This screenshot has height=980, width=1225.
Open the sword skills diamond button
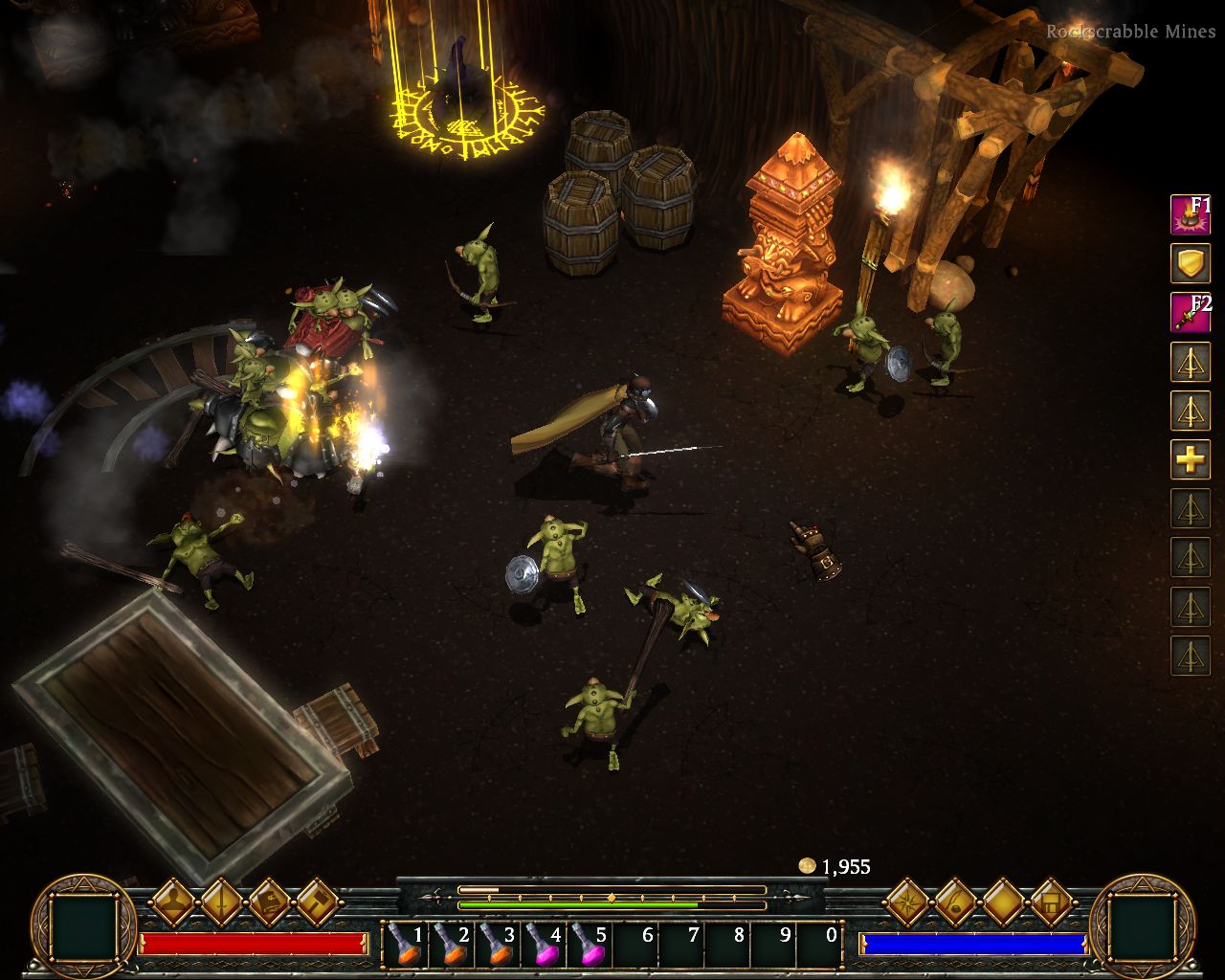(221, 901)
